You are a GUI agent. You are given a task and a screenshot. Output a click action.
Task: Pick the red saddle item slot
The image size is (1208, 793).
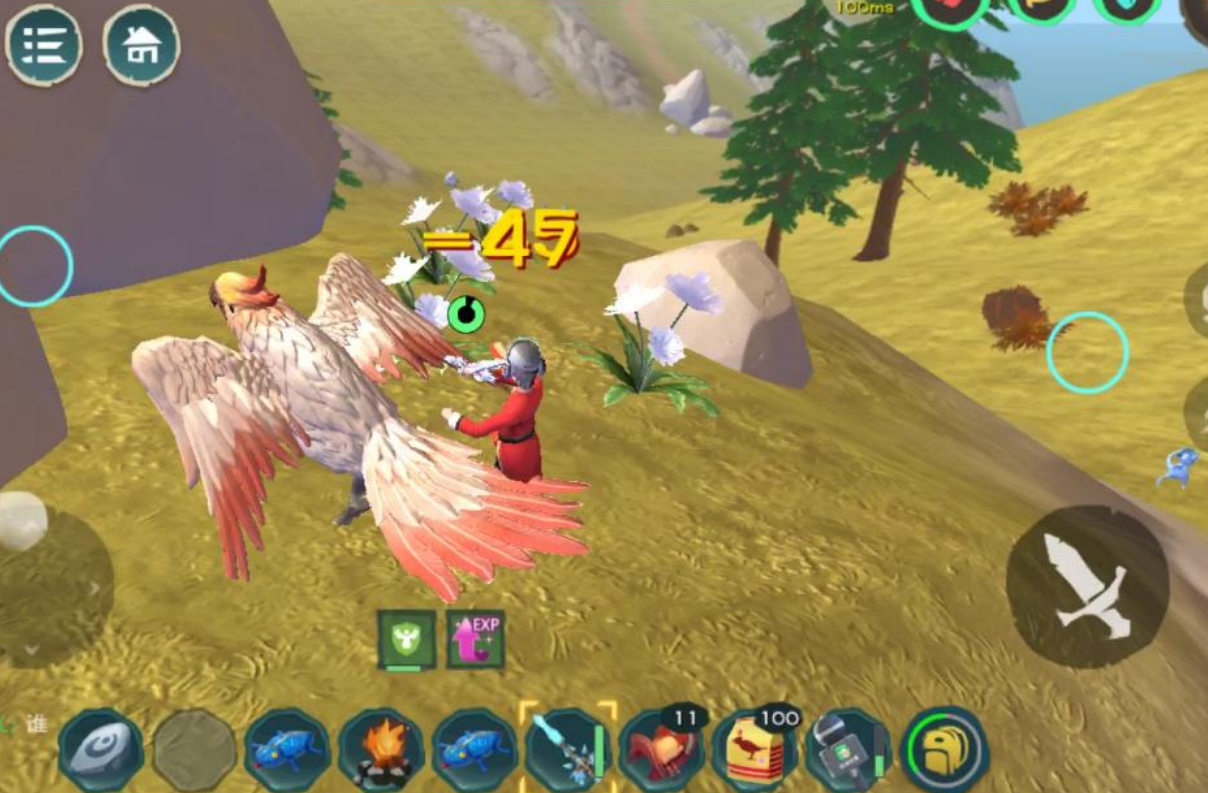(x=661, y=752)
